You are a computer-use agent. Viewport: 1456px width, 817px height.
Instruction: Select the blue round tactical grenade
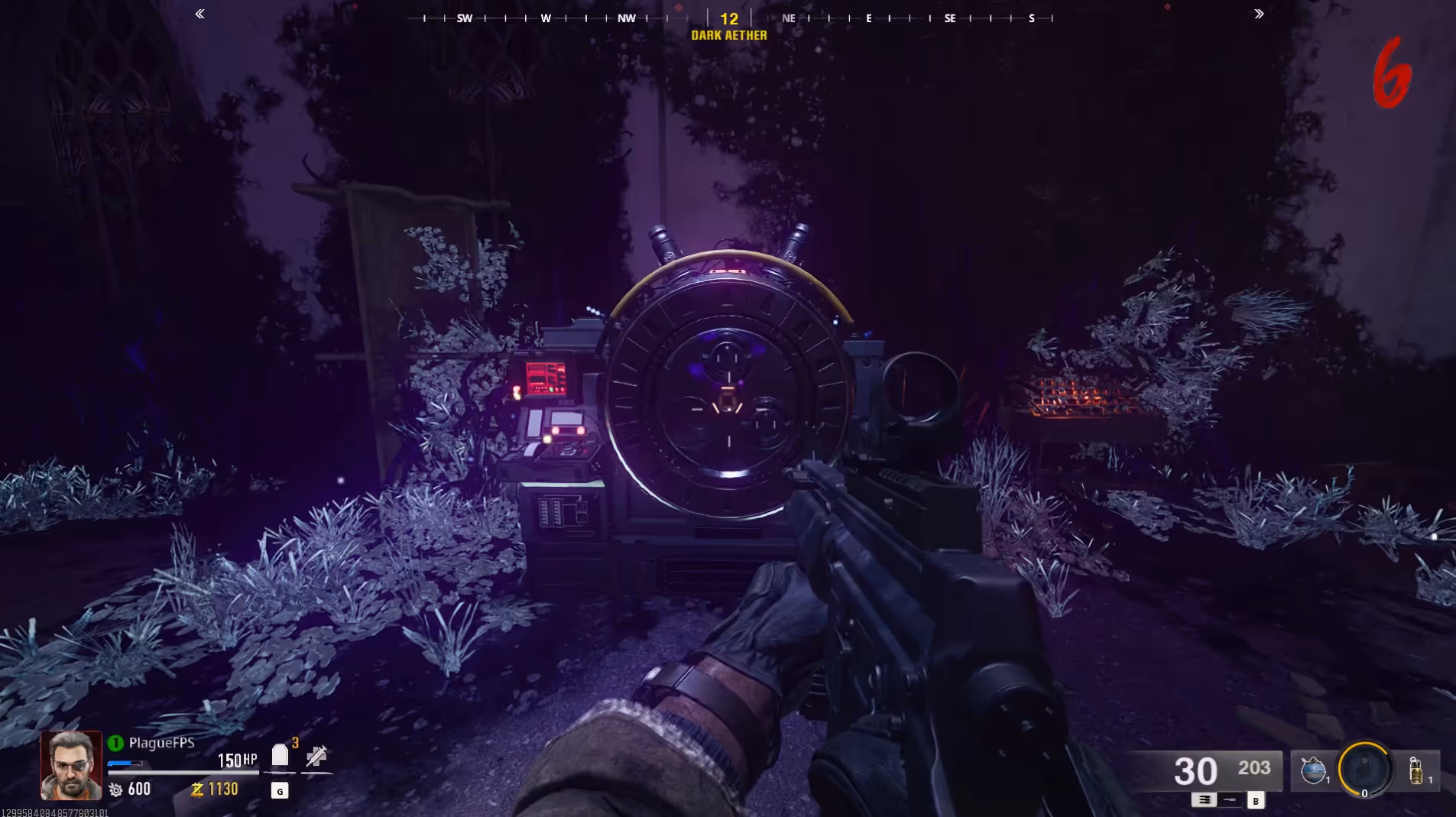tap(1313, 770)
